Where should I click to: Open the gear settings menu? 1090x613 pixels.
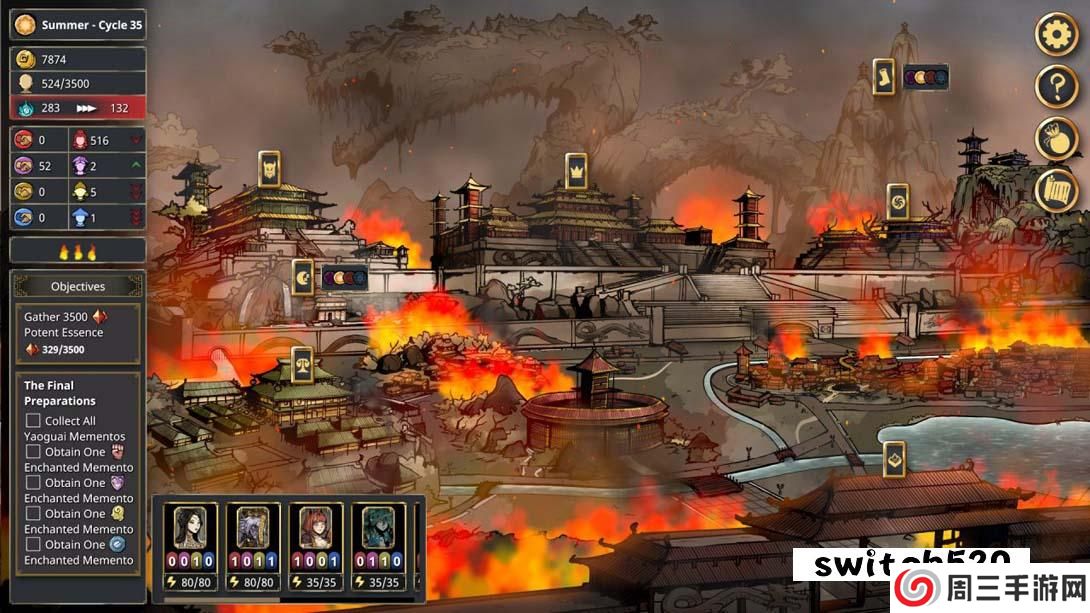1055,36
